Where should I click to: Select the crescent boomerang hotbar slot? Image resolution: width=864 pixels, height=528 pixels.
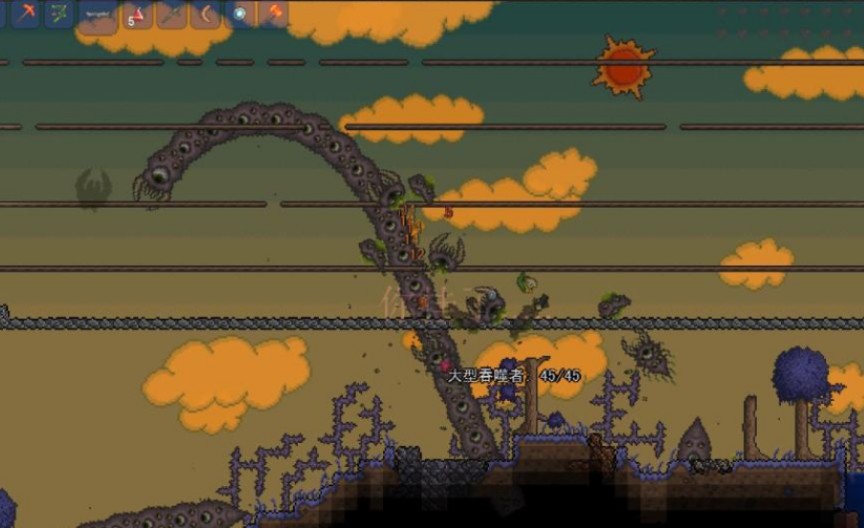point(207,13)
